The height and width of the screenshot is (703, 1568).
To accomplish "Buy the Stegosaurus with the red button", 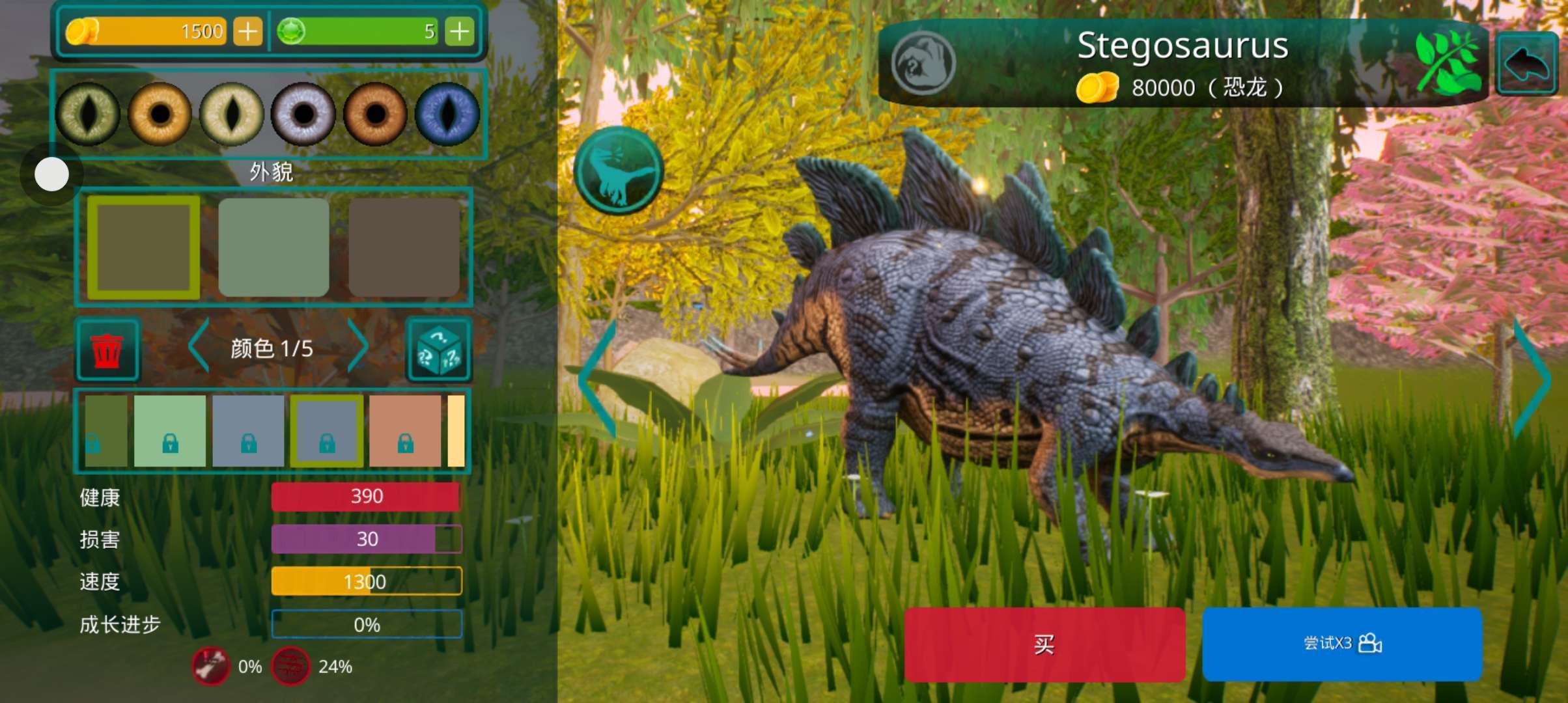I will pyautogui.click(x=1044, y=644).
